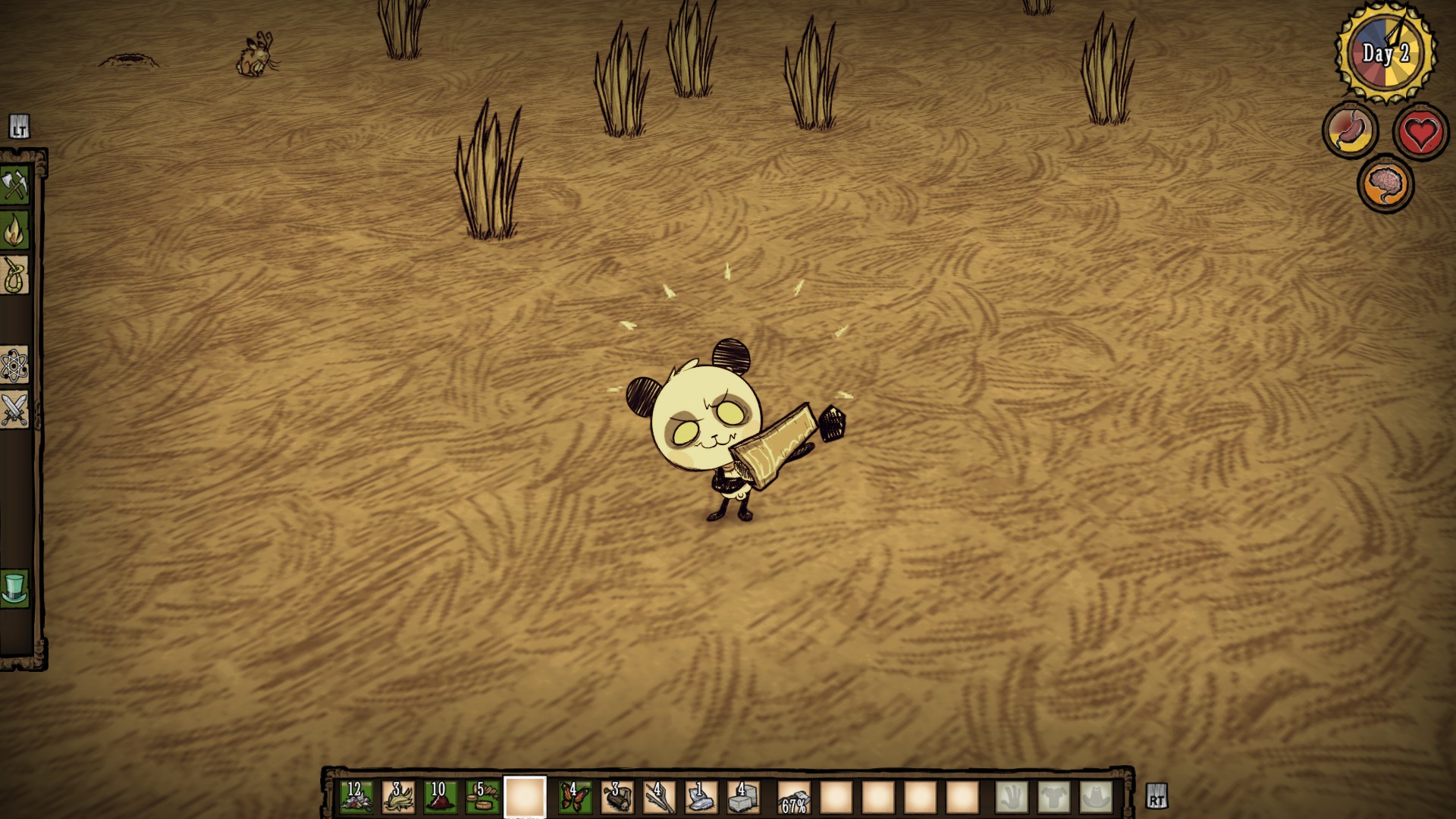Select the tool at 67% durability
1456x819 pixels.
pos(794,797)
